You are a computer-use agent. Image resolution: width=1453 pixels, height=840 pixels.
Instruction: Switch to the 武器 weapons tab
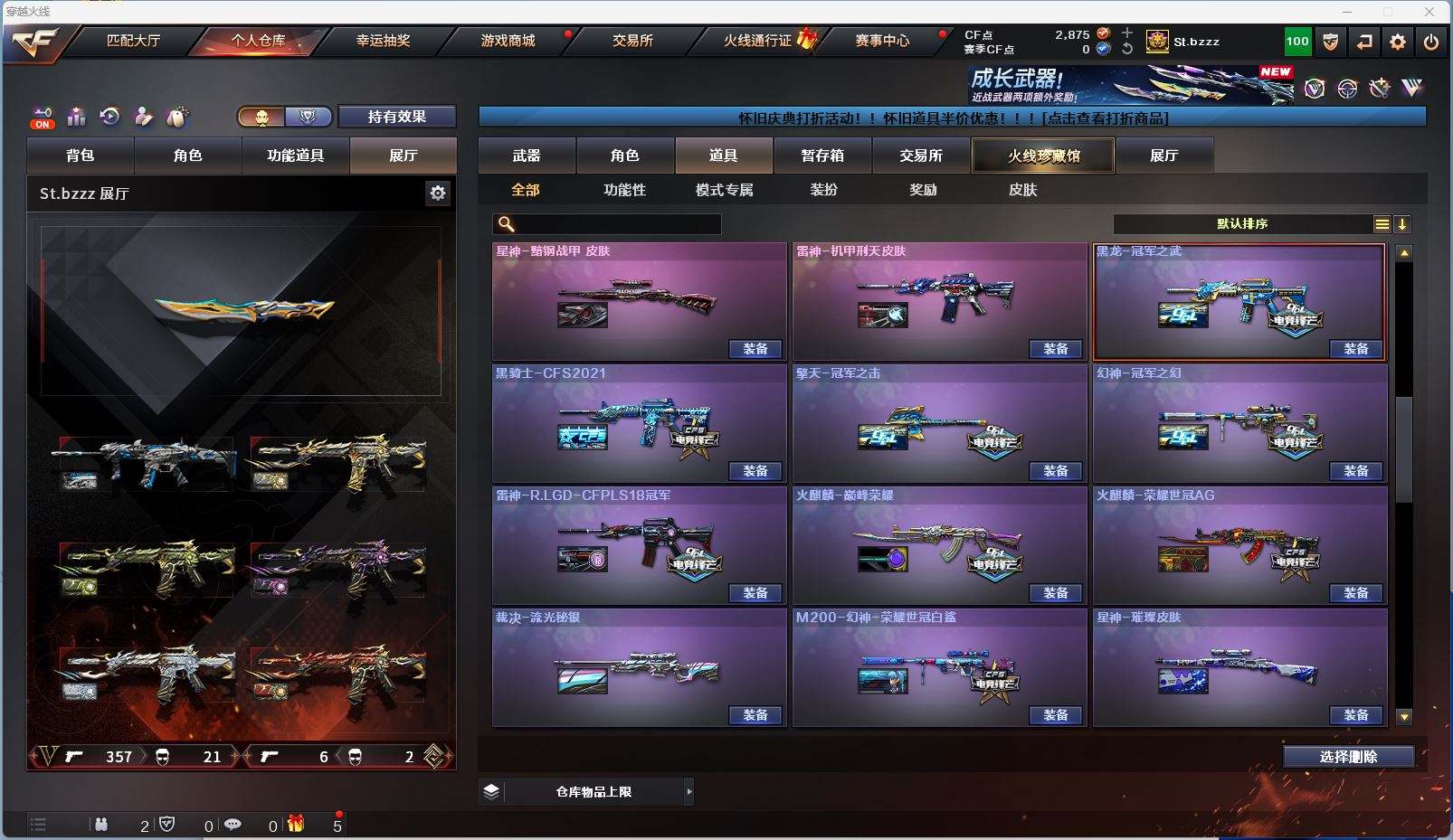(527, 156)
